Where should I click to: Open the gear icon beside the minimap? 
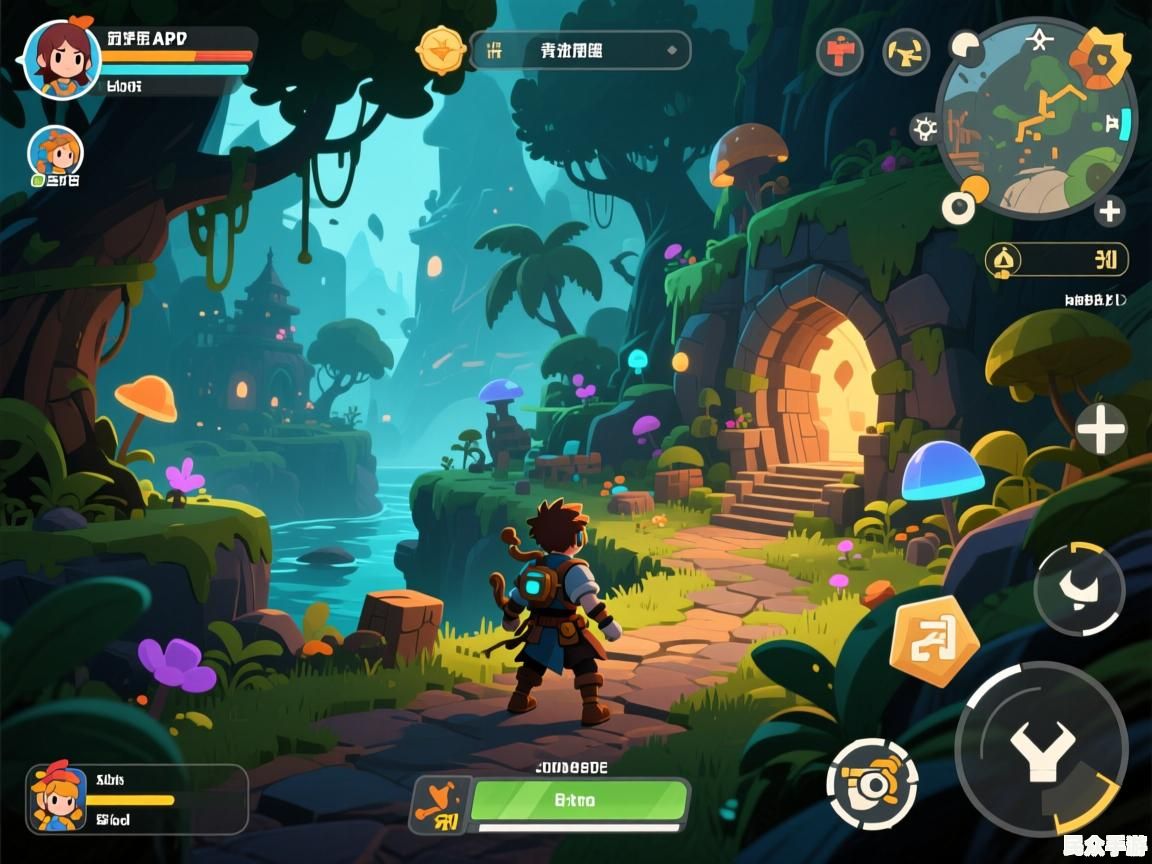pos(925,128)
